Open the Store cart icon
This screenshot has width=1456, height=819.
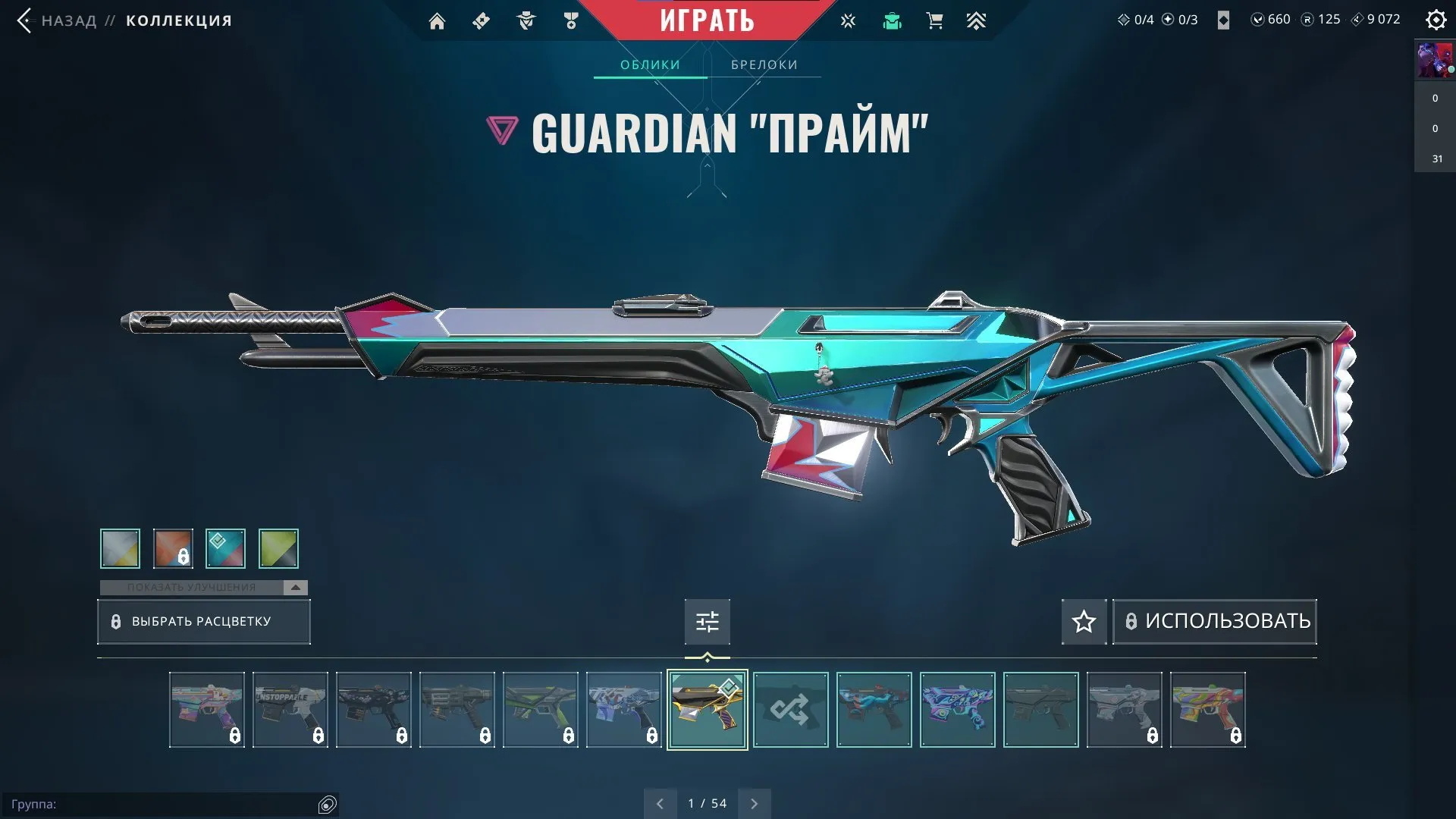coord(935,21)
